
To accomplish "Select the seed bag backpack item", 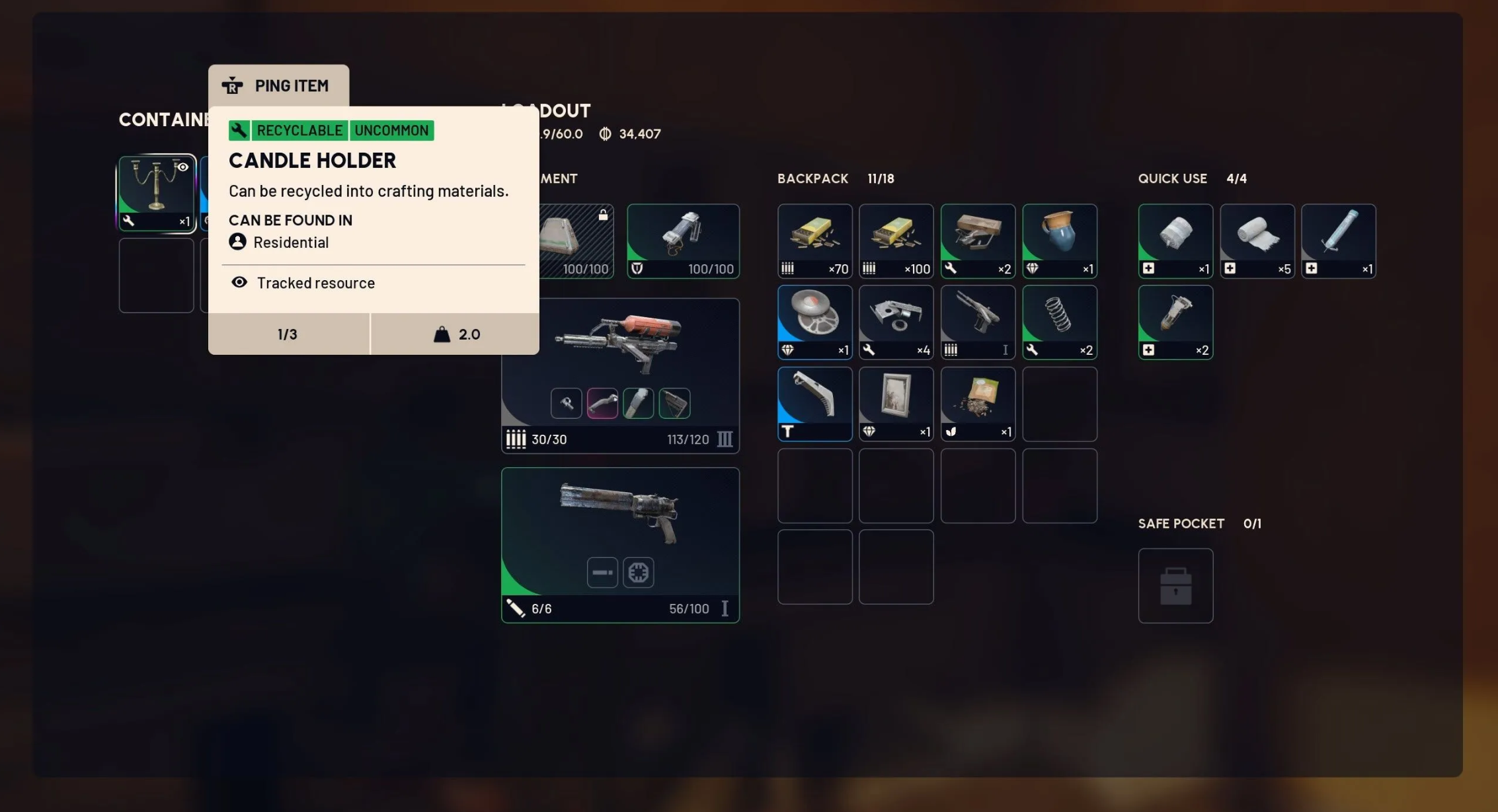I will [977, 404].
